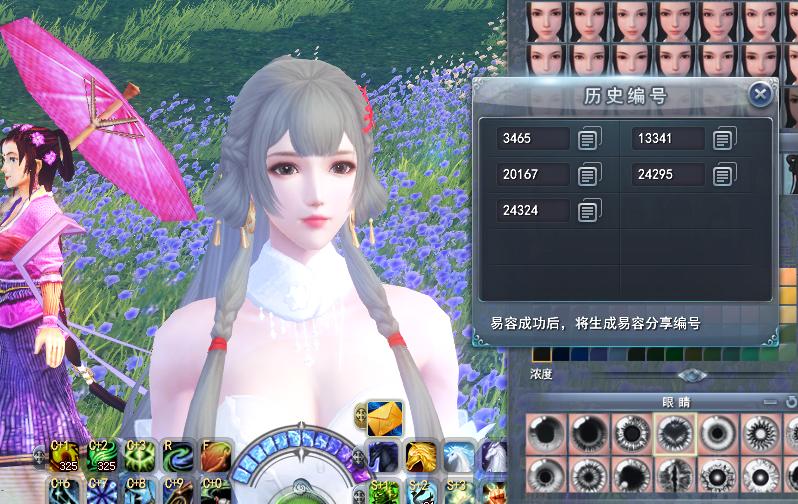Copy history code 13341
The image size is (798, 504).
pyautogui.click(x=723, y=139)
